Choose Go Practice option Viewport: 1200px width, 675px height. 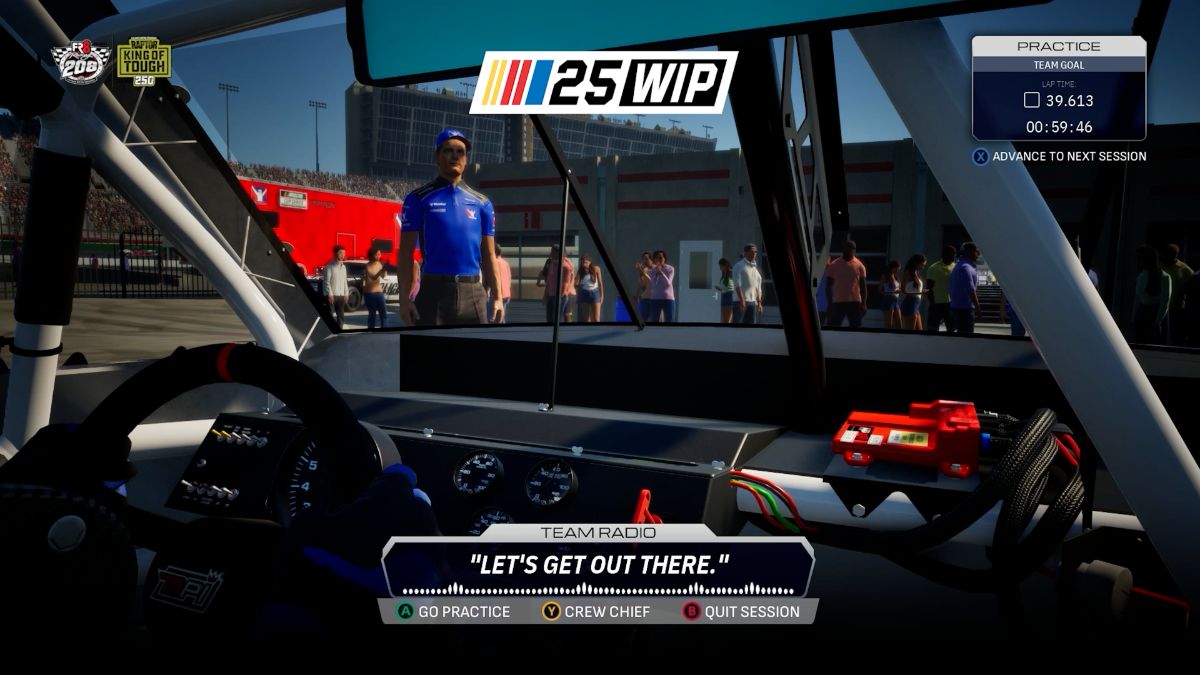coord(455,611)
